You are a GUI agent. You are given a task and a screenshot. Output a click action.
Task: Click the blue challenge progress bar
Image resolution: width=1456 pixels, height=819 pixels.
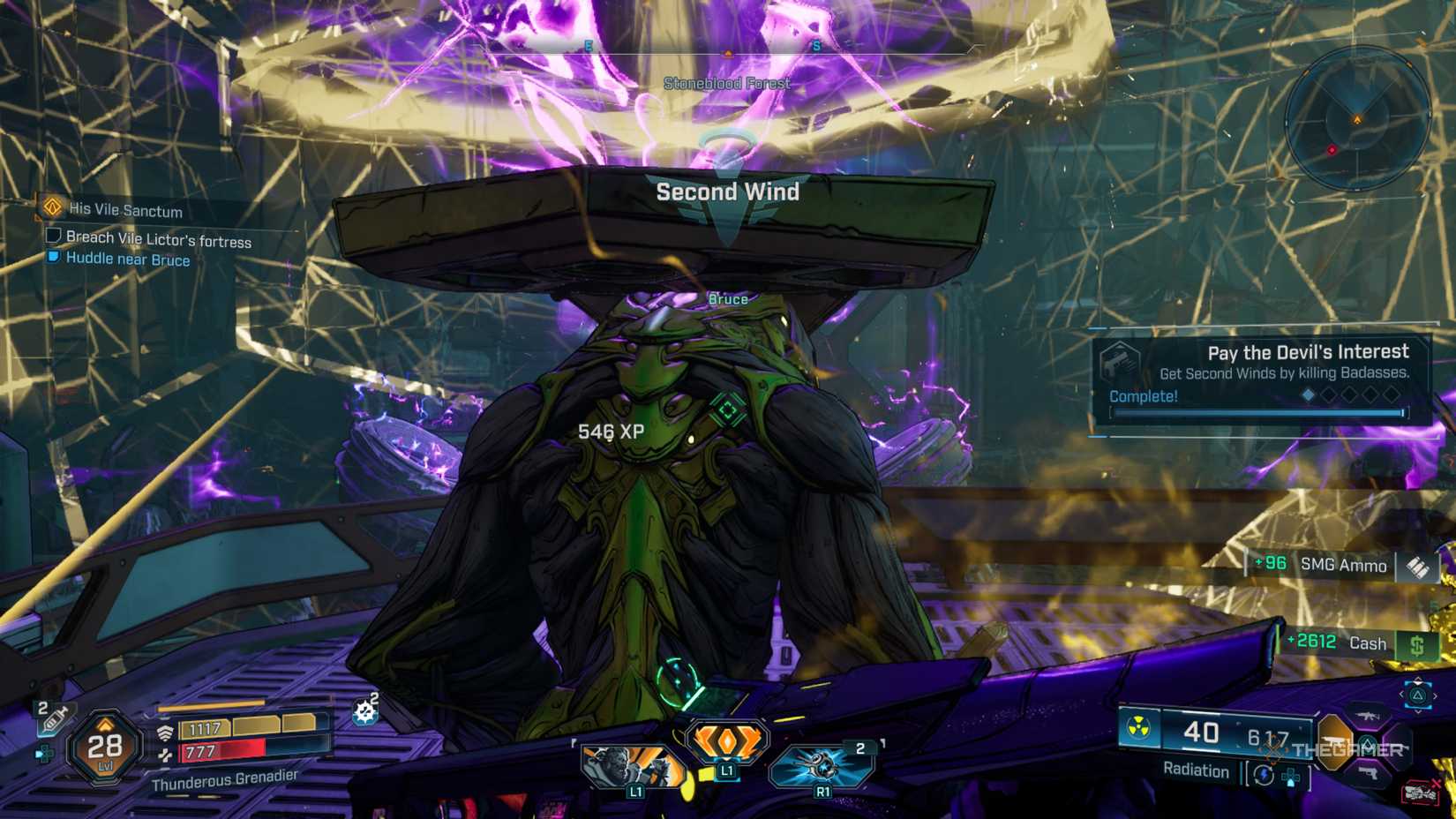coord(1256,413)
